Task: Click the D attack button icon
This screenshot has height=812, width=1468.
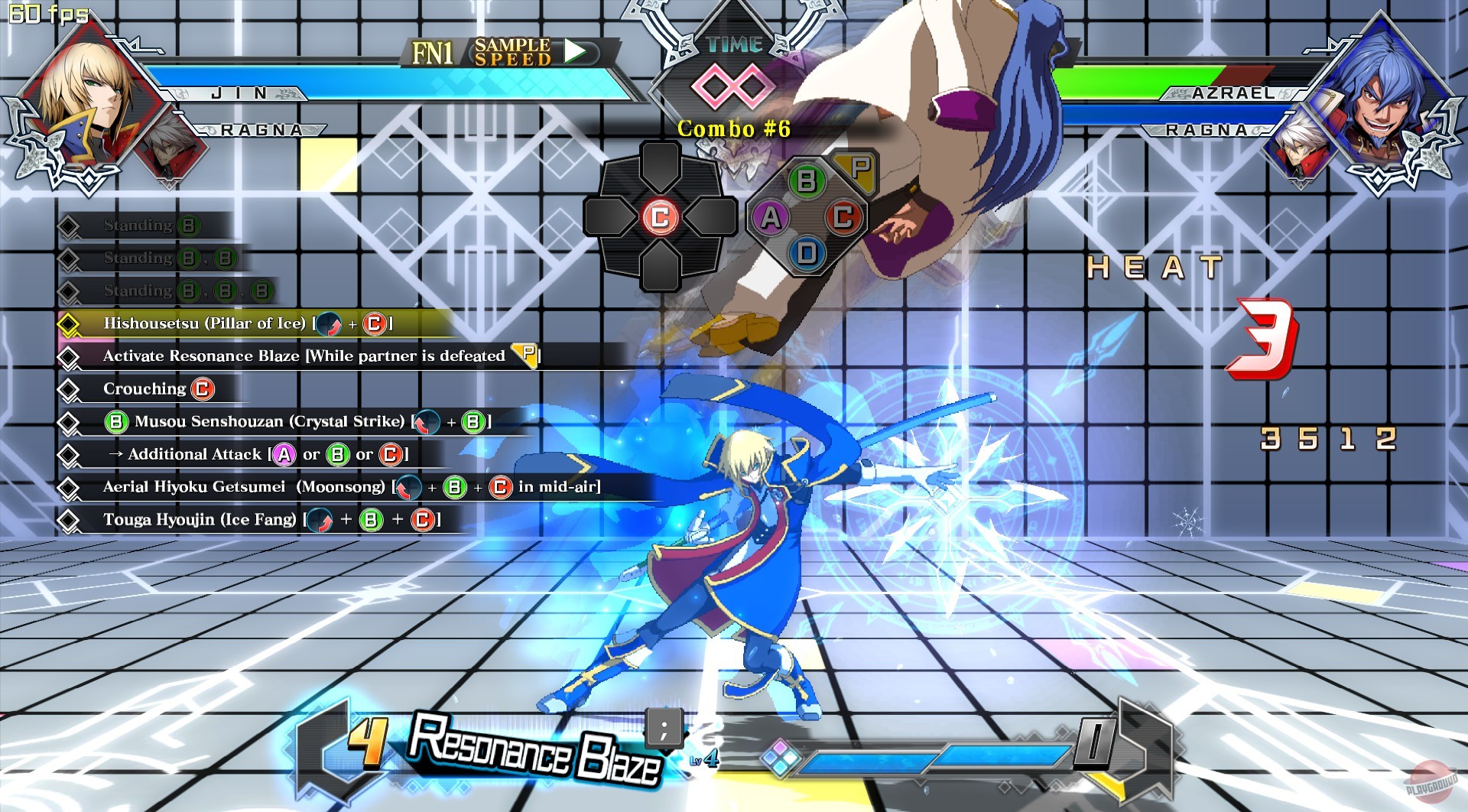Action: coord(807,251)
